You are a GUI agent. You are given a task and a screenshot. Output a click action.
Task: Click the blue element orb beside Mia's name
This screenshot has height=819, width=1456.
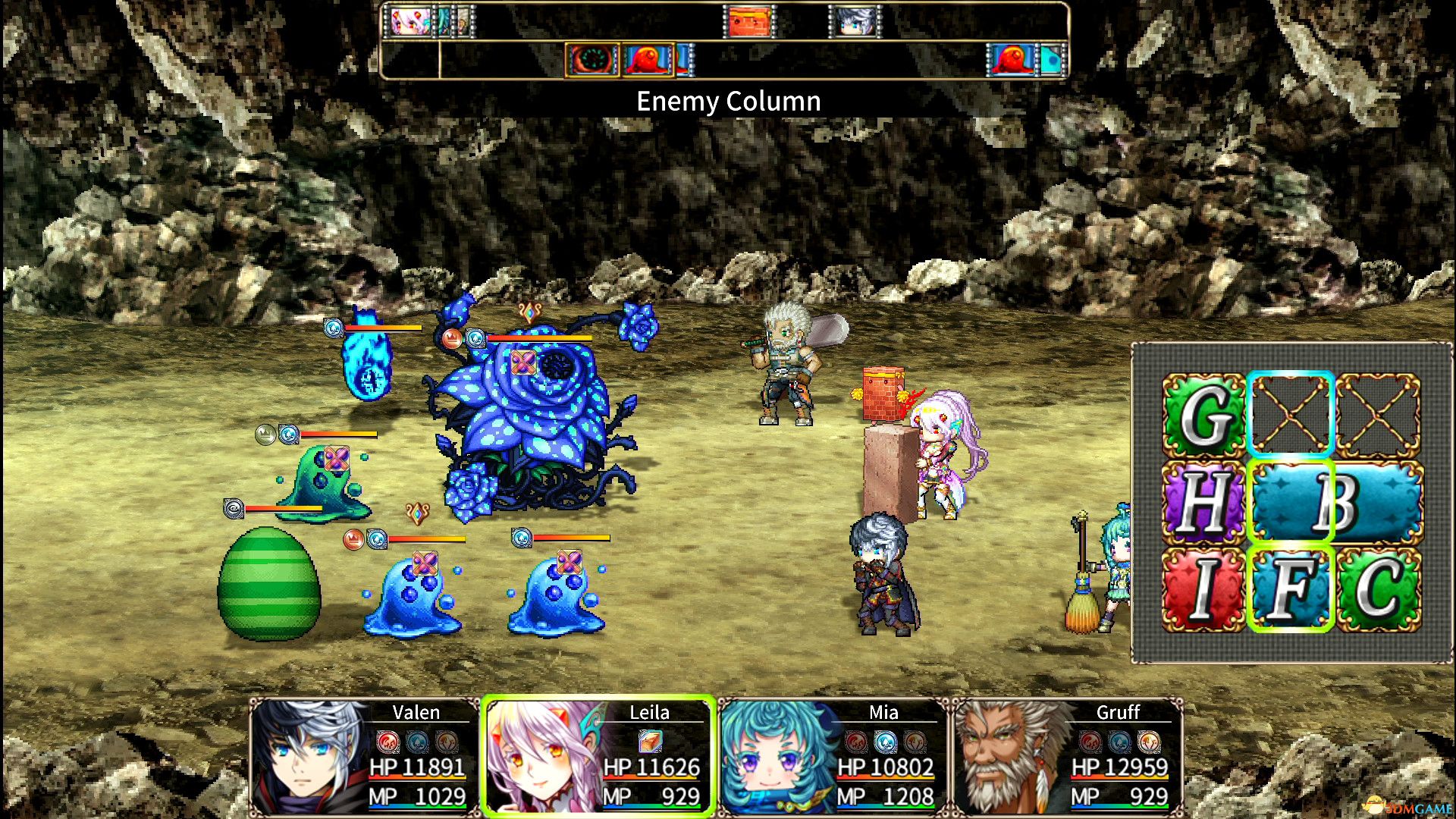(887, 743)
